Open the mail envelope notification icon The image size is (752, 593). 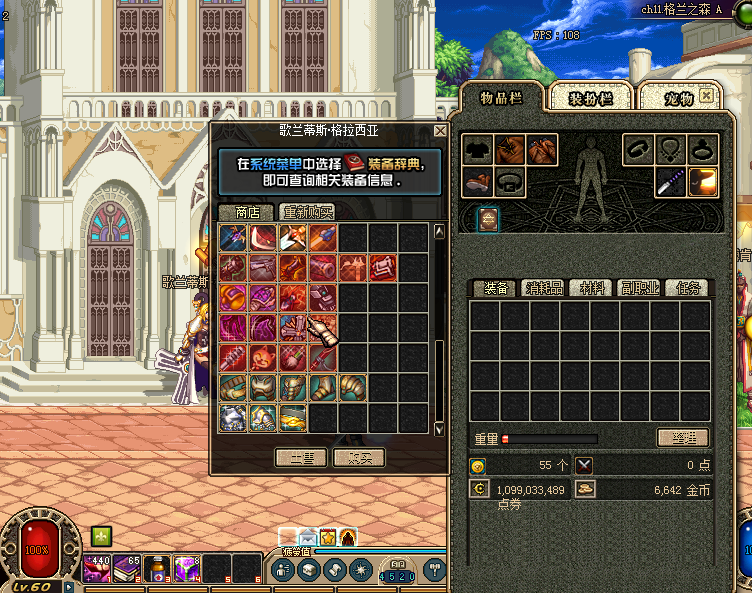click(x=308, y=537)
